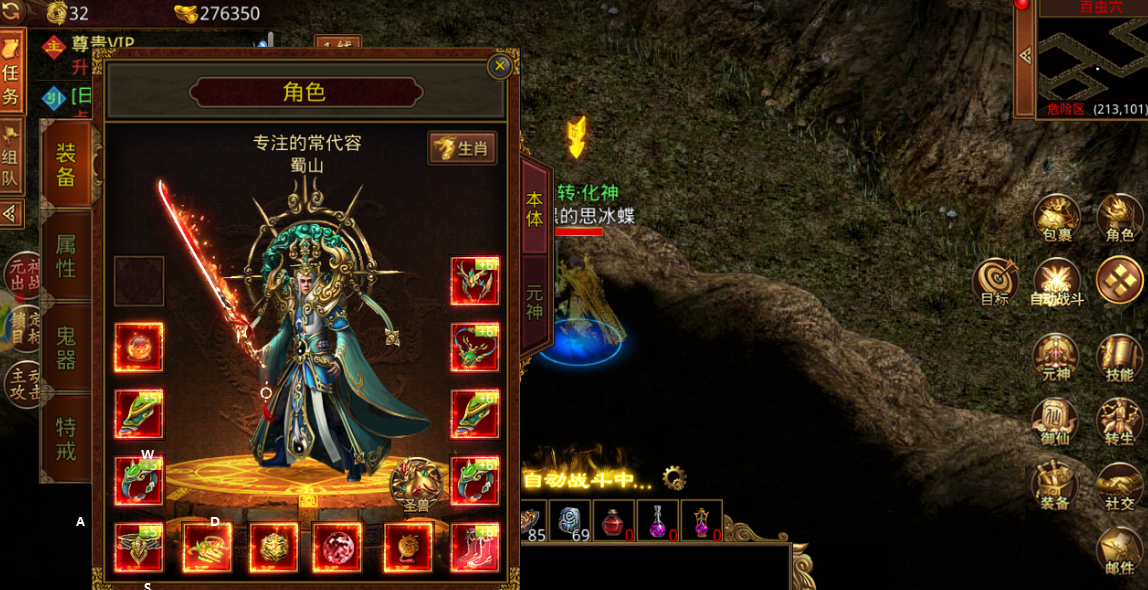
Task: Open the 御仙 menu icon
Action: tap(1055, 422)
